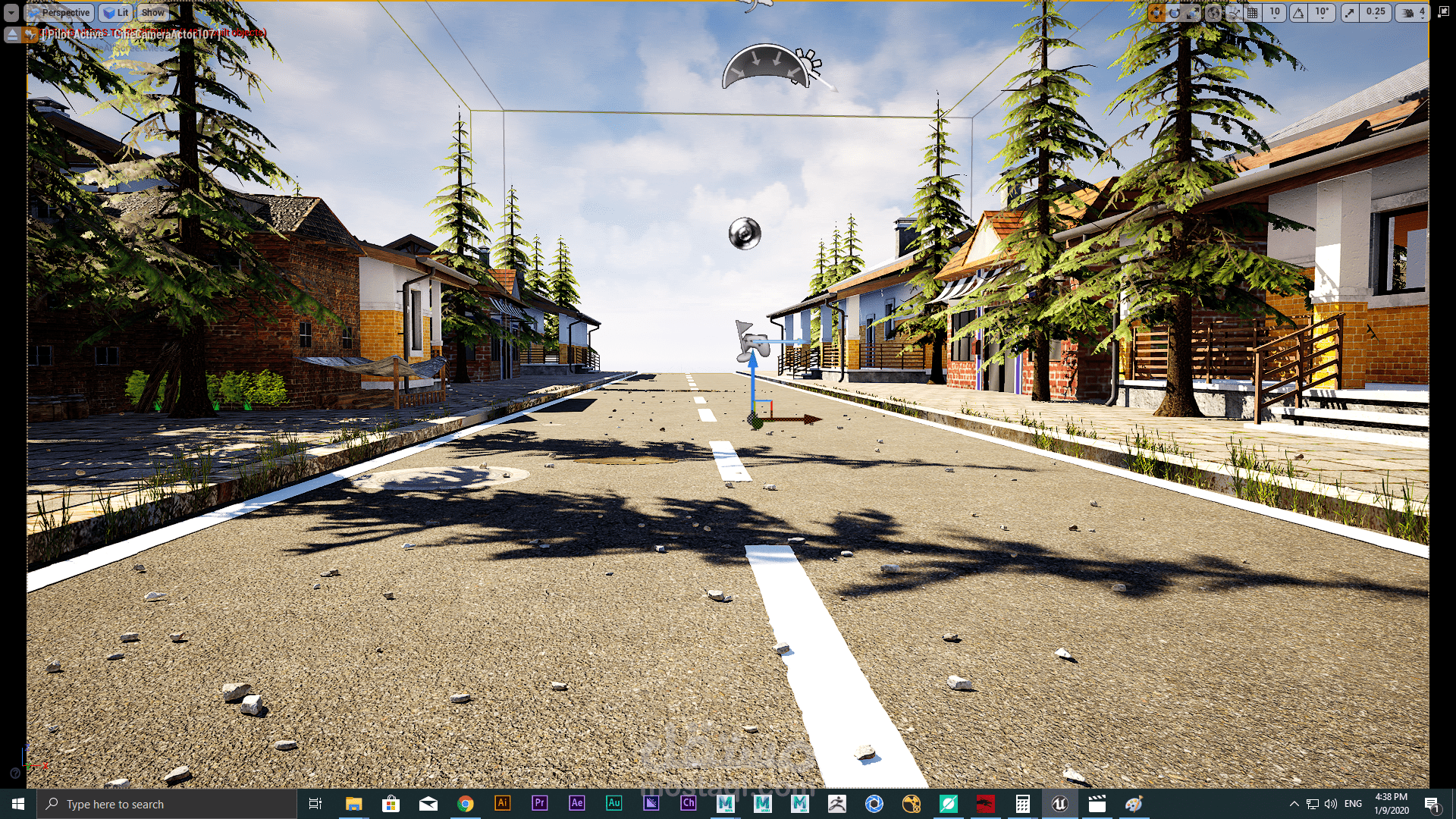Open the viewport options dropdown arrow
The height and width of the screenshot is (819, 1456).
click(x=11, y=13)
